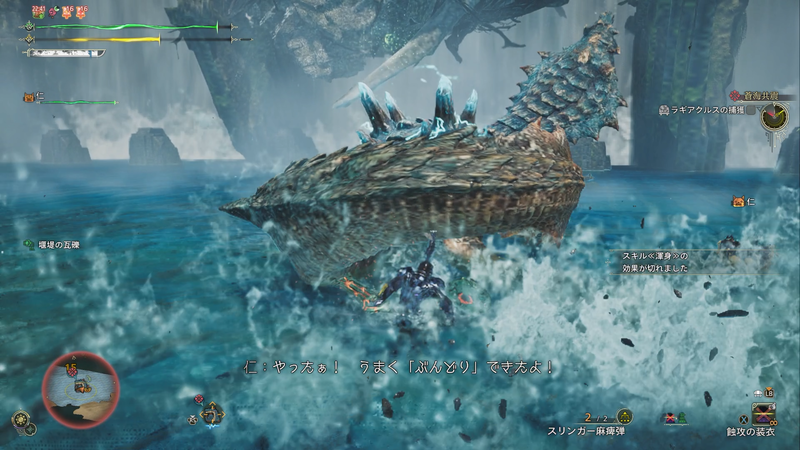Click the monster target icon at bottom center
The height and width of the screenshot is (450, 800).
coord(211,412)
